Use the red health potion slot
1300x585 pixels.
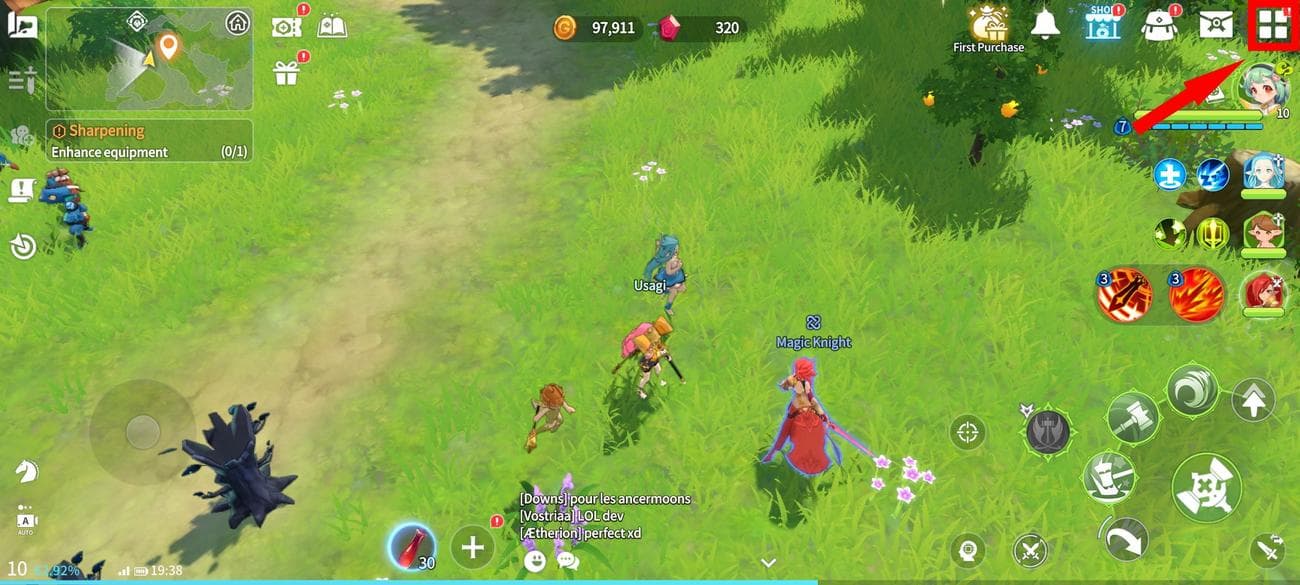tap(411, 548)
